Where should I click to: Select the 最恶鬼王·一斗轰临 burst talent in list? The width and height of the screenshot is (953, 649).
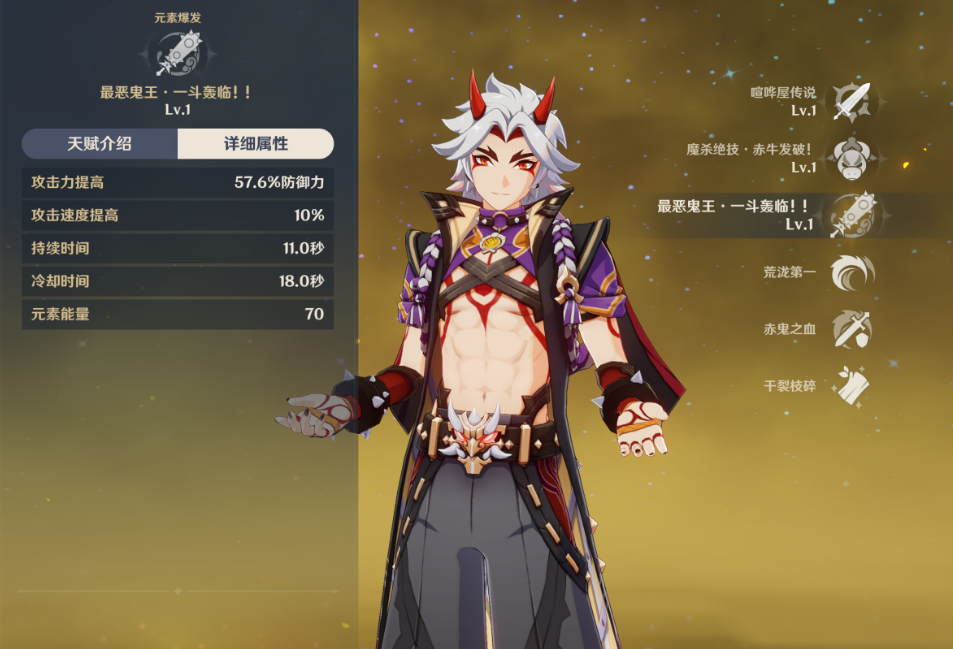point(851,215)
